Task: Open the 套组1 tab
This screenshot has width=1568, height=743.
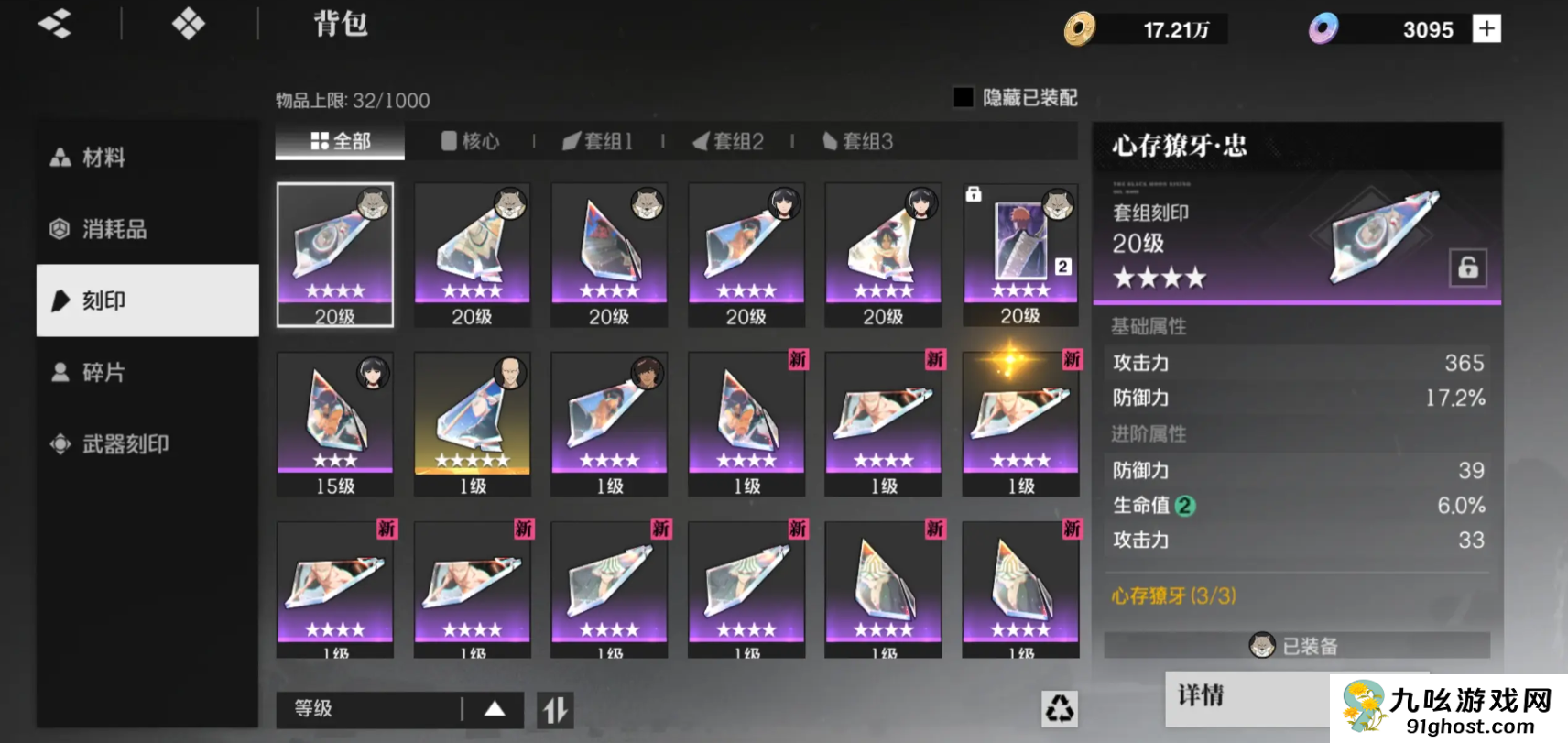Action: [x=599, y=141]
